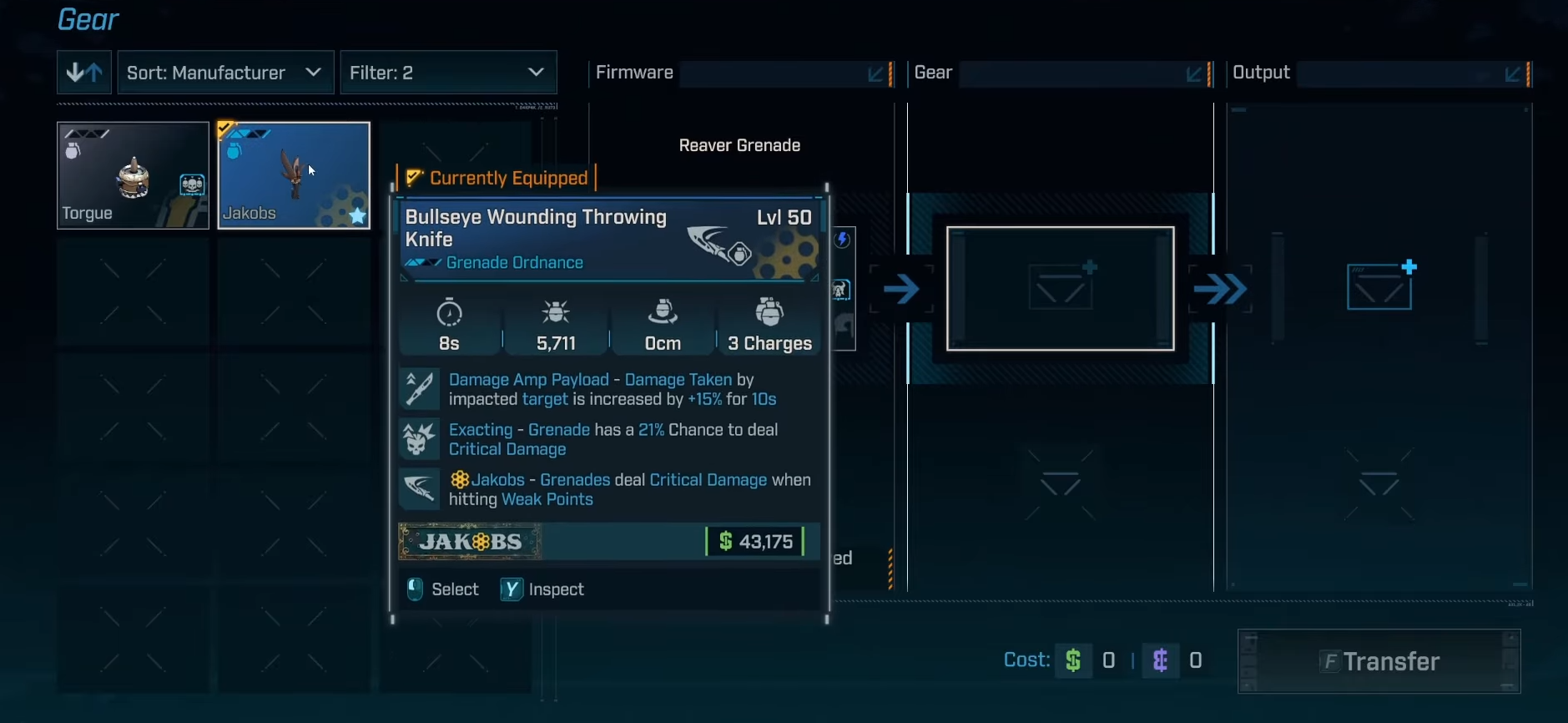
Task: Collapse the Firmware panel header
Action: pyautogui.click(x=875, y=73)
